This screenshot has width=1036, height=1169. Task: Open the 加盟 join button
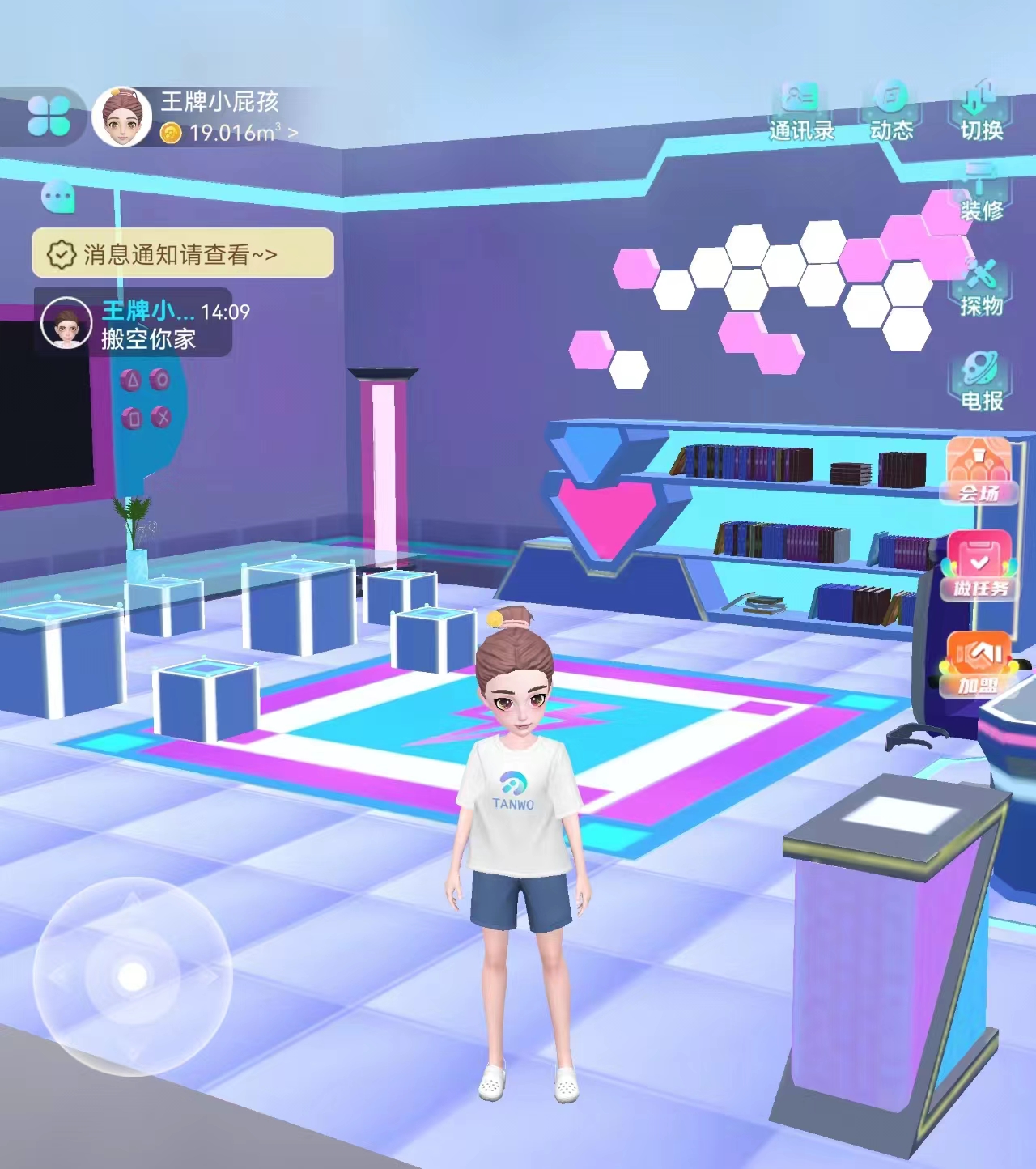click(x=979, y=664)
